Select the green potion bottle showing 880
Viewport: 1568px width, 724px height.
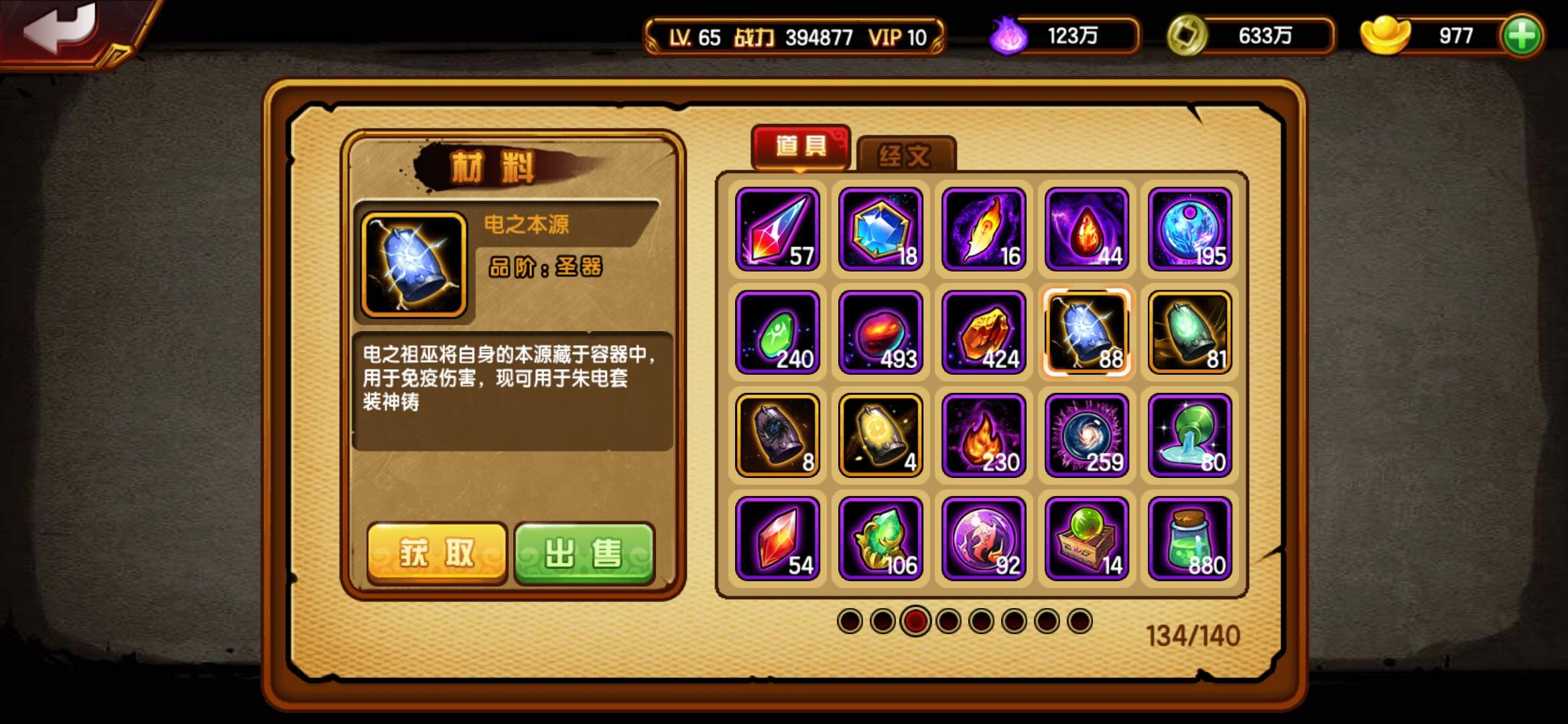[1188, 538]
